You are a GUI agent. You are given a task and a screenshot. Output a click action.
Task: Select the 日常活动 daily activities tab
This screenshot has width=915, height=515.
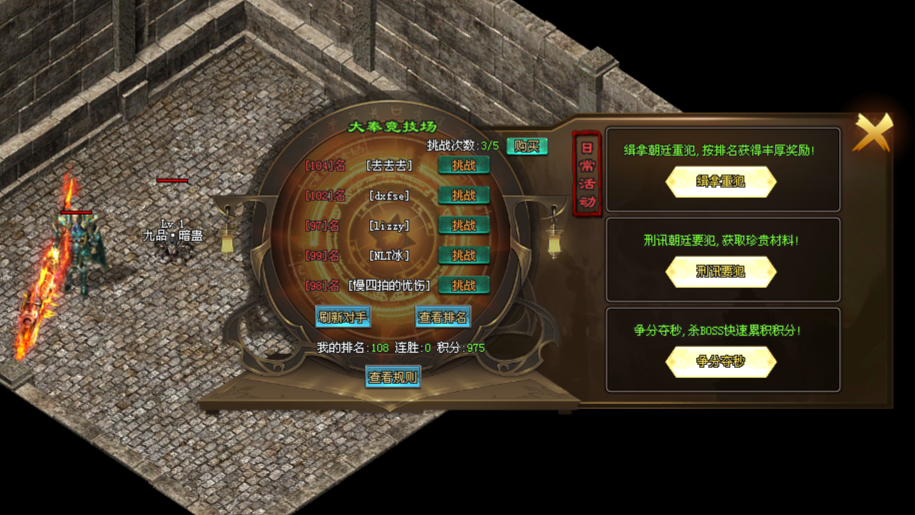point(587,175)
